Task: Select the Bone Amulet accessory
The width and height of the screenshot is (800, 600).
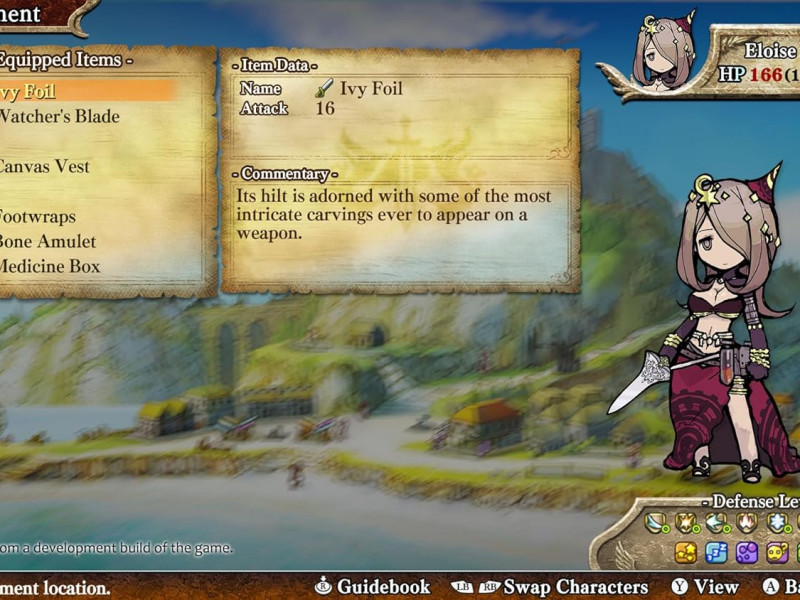Action: click(x=47, y=242)
